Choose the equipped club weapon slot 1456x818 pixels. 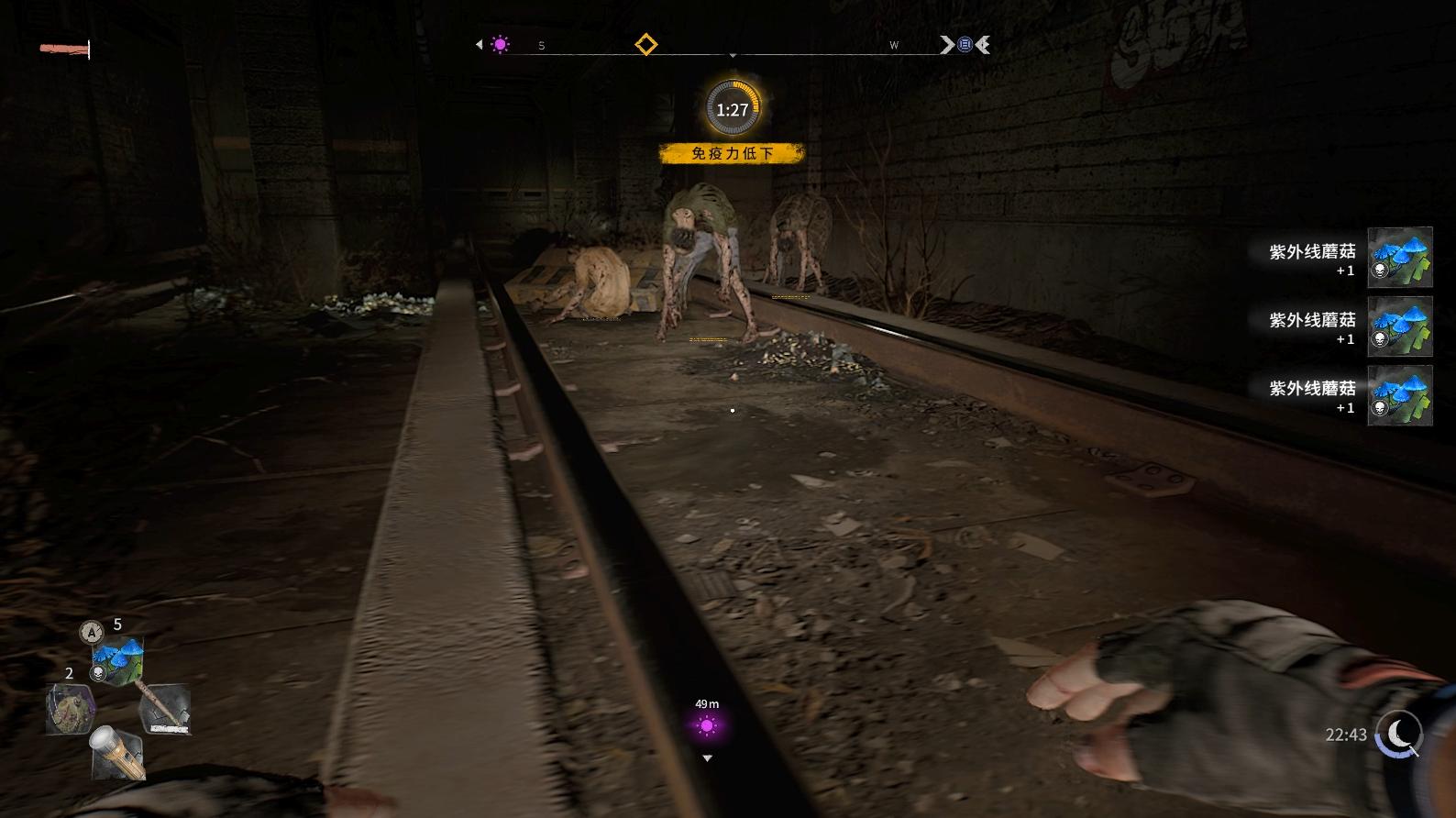[165, 709]
